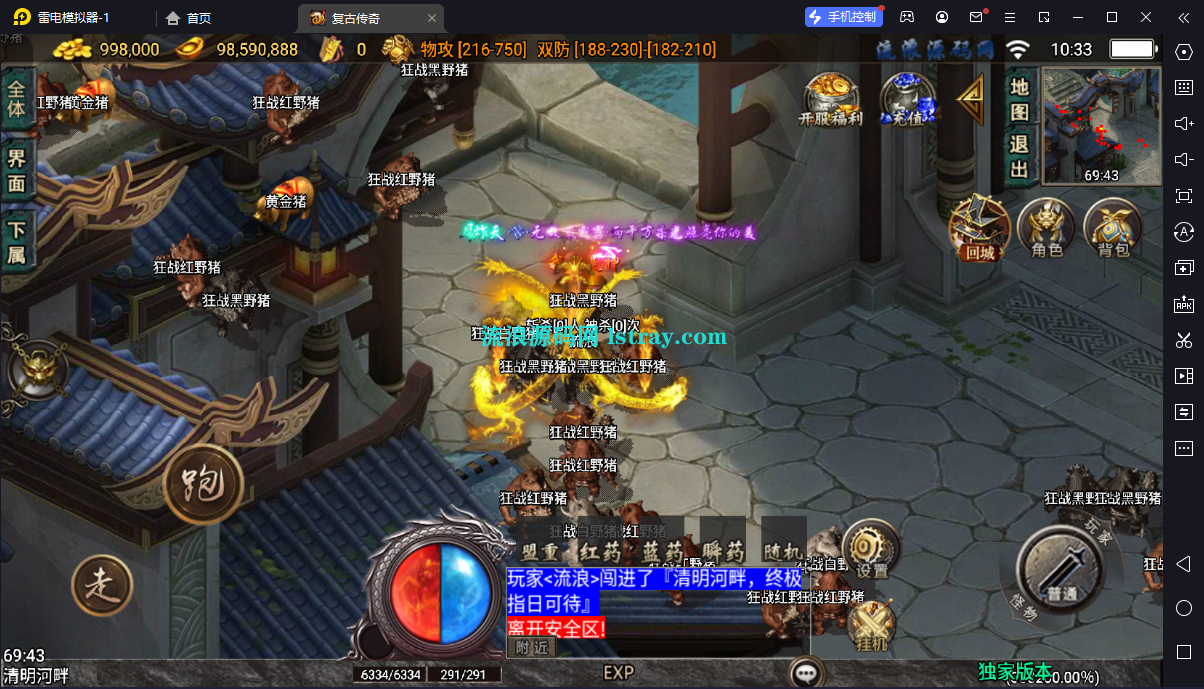
Task: Use 回城 to return to town
Action: 980,226
